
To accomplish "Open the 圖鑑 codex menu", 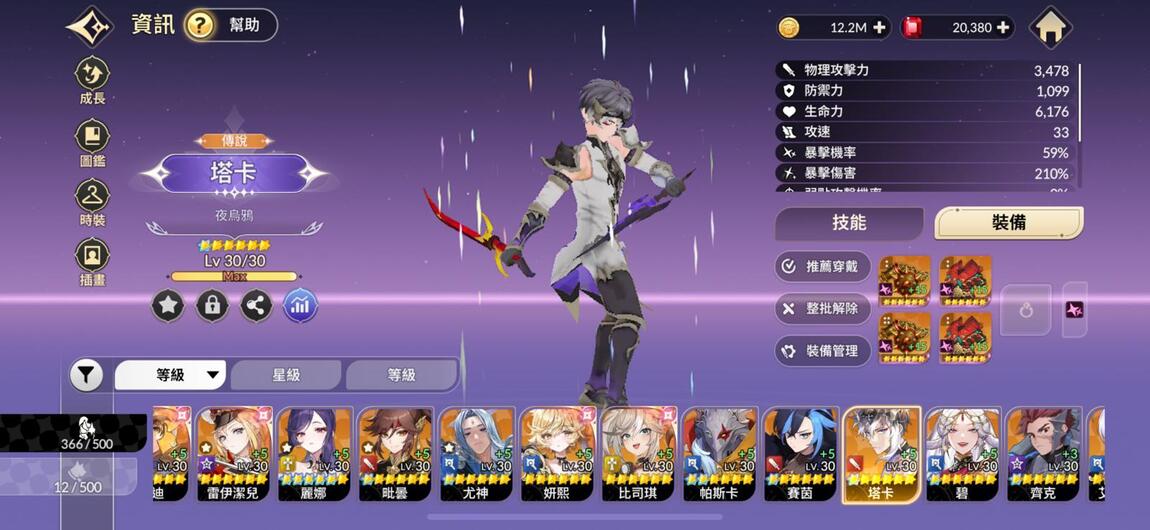I will point(93,142).
